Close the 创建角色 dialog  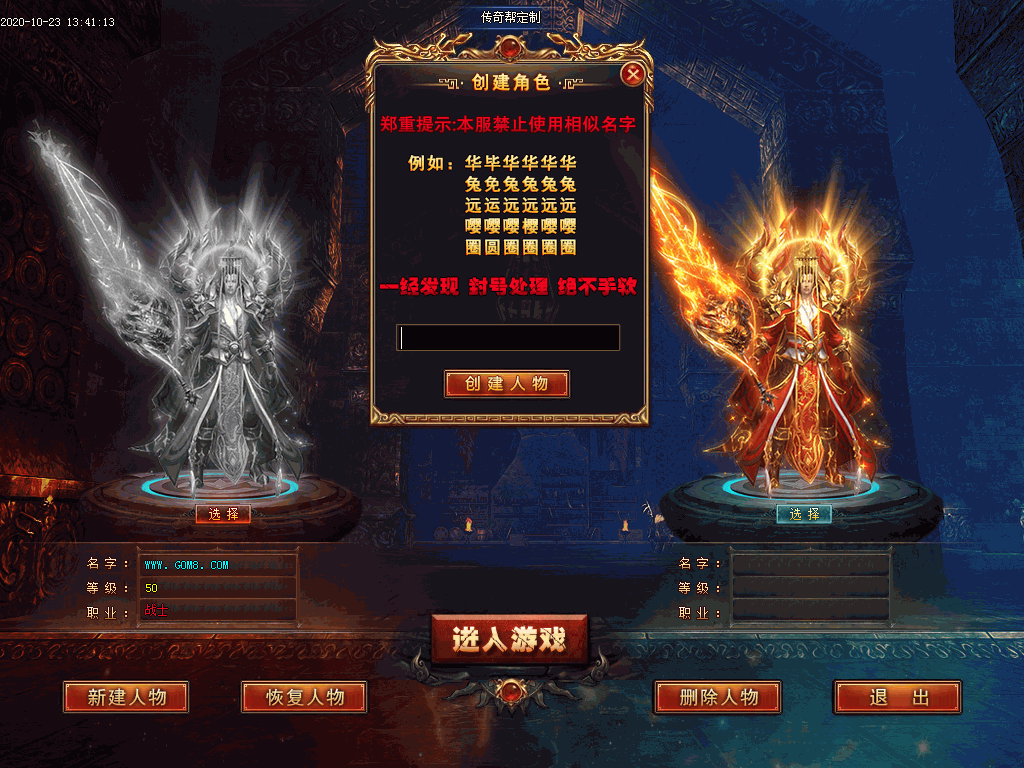click(x=632, y=74)
